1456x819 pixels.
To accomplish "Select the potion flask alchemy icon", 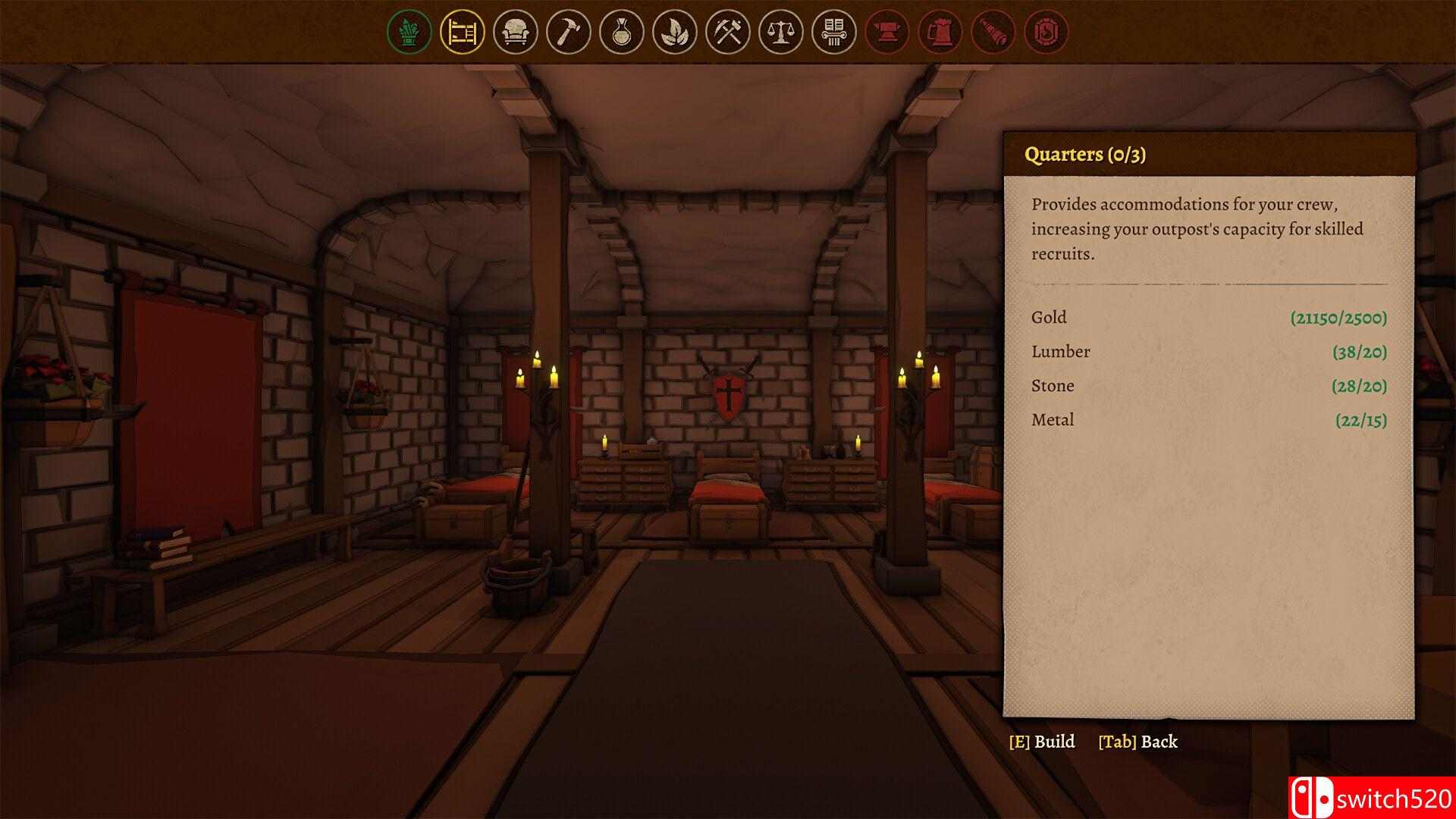I will tap(621, 32).
